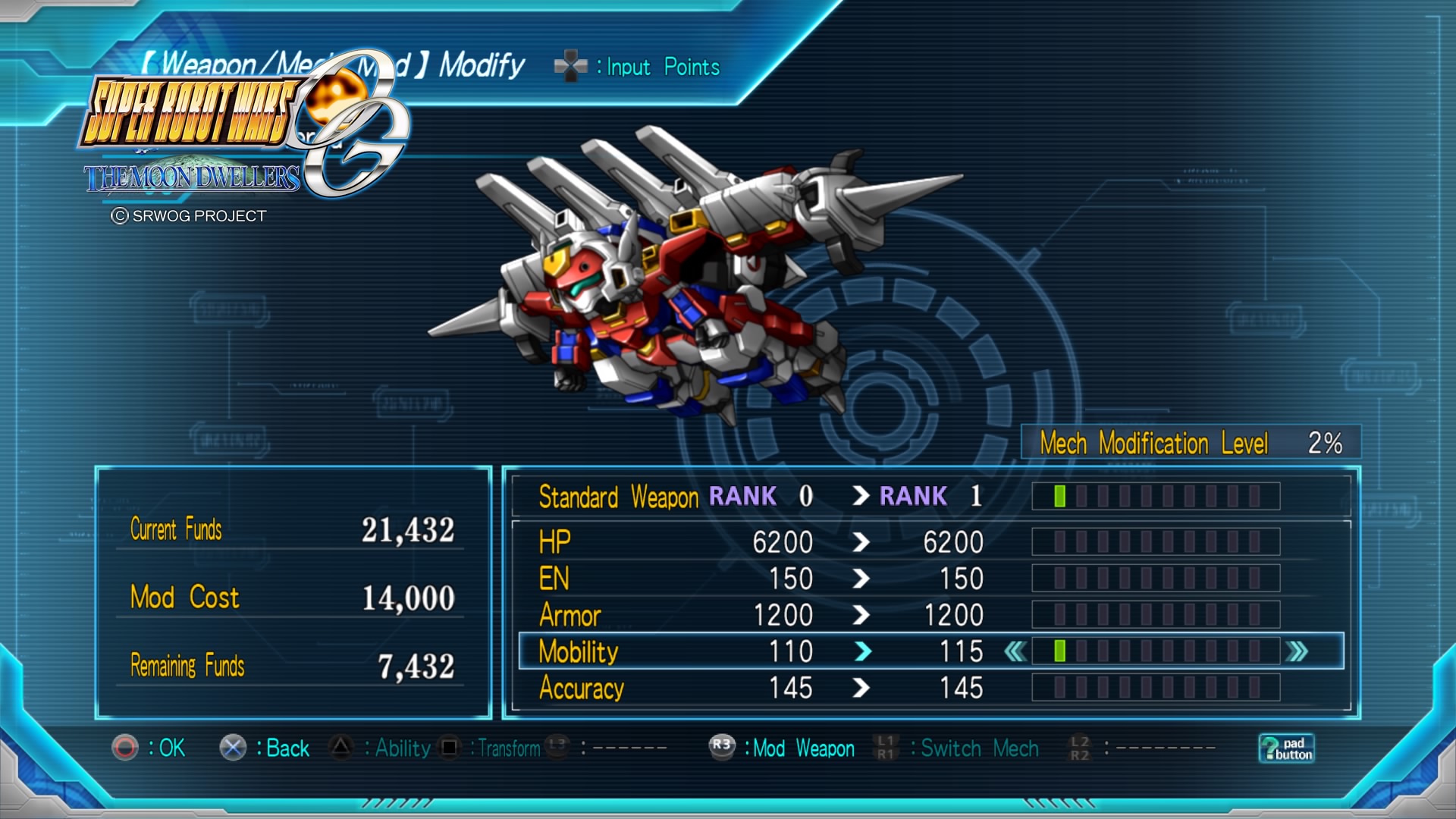Open the pad button help
Image resolution: width=1456 pixels, height=819 pixels.
1286,748
